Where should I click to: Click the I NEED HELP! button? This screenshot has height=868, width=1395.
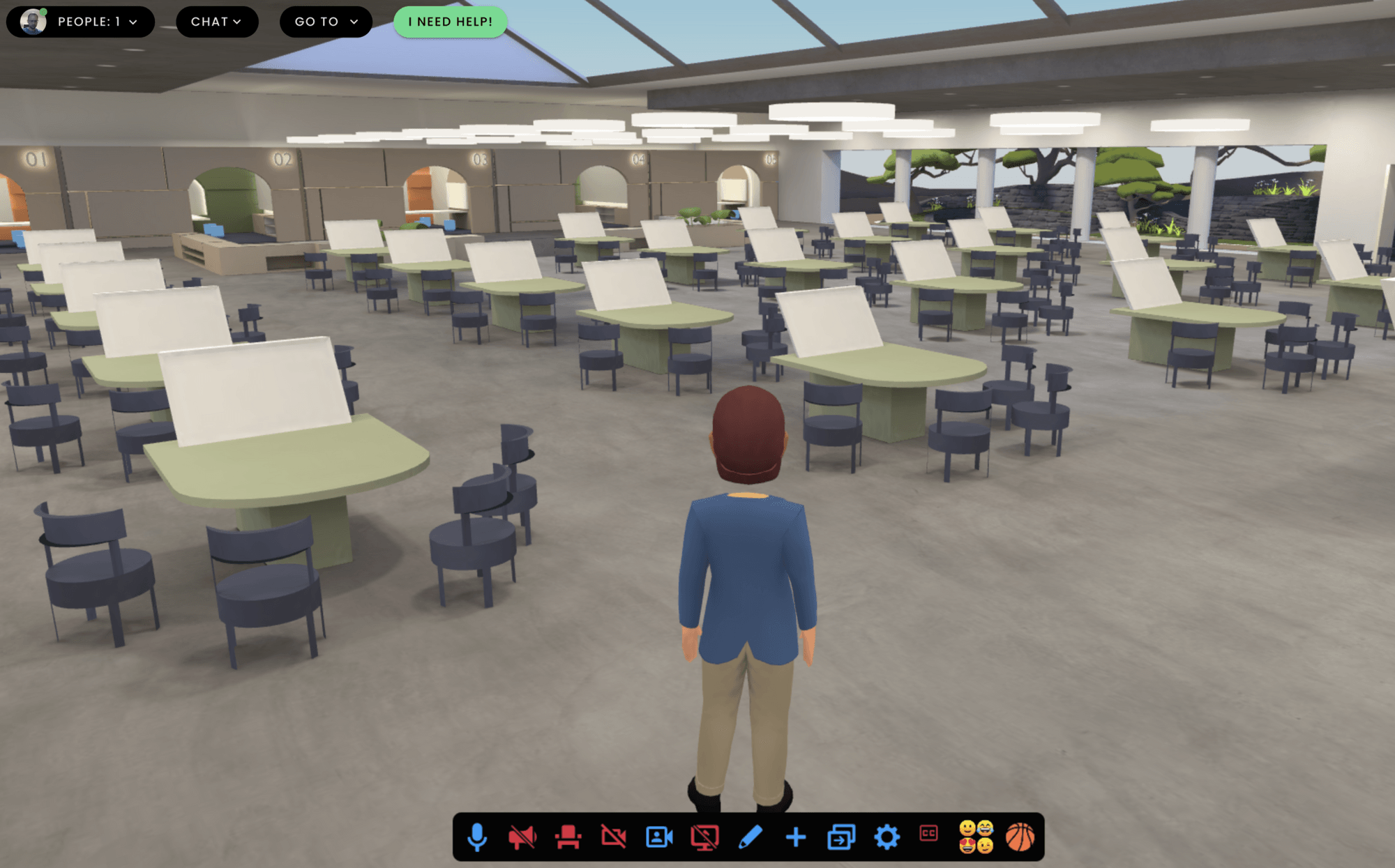[x=450, y=22]
